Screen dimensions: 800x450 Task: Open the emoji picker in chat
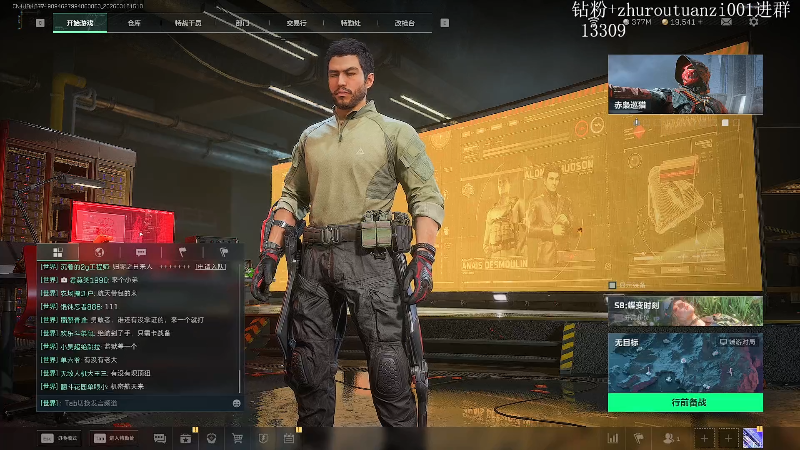point(236,402)
